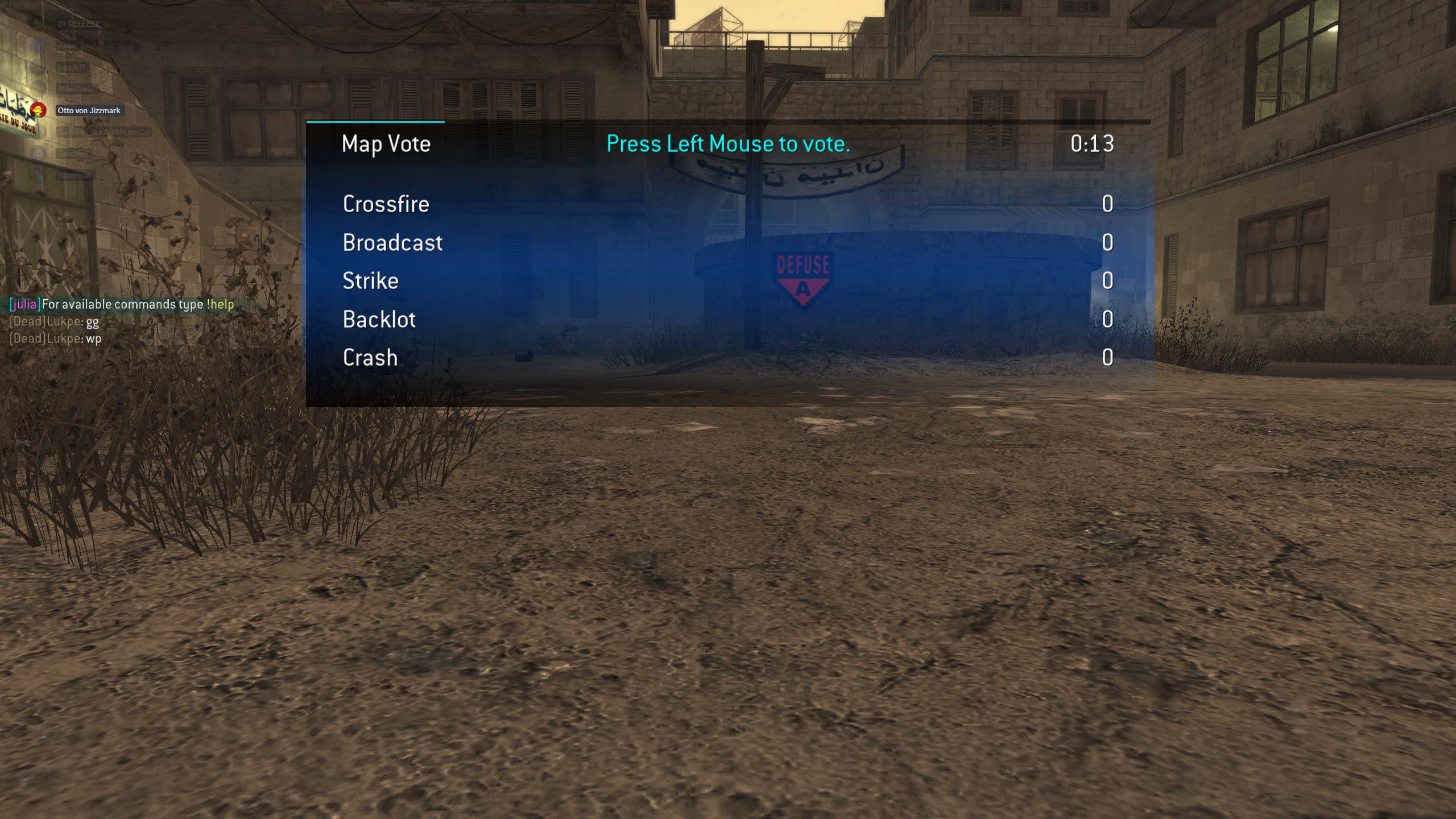Screen dimensions: 1456x819
Task: Vote for the Crash map option
Action: pyautogui.click(x=370, y=358)
